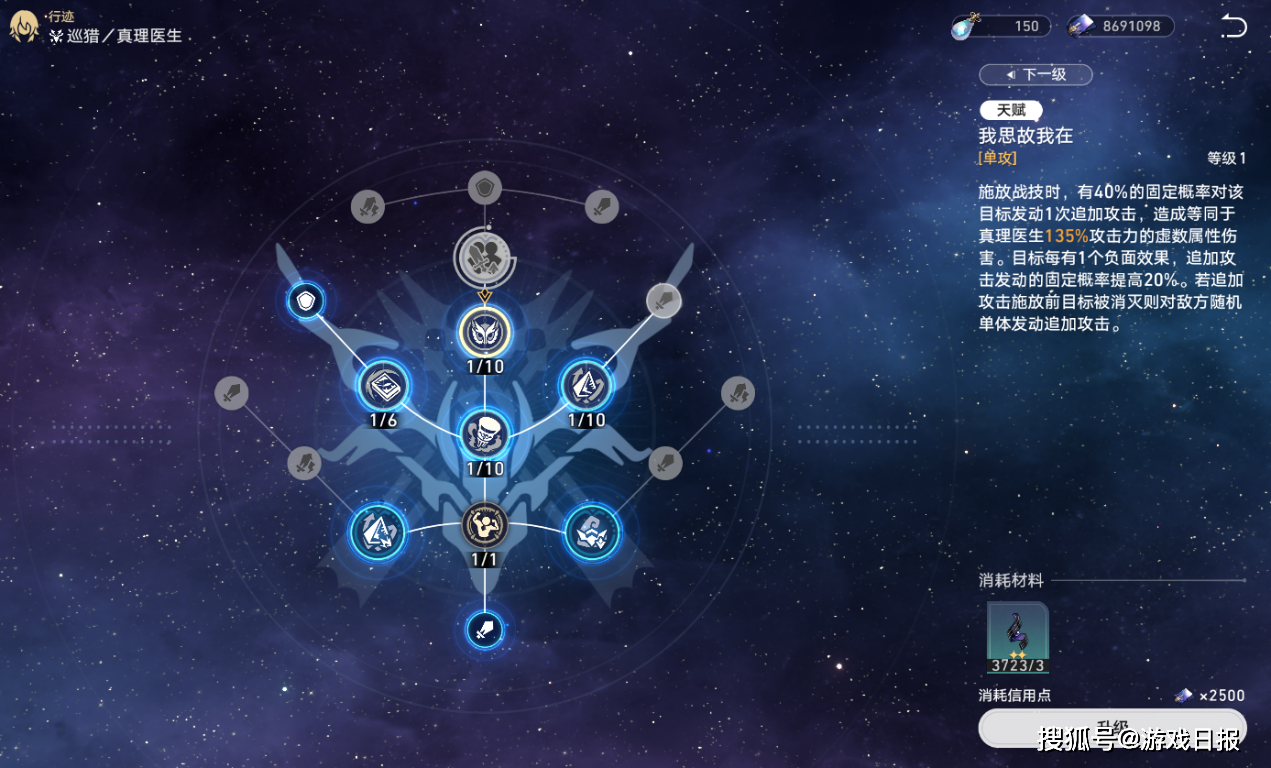Image resolution: width=1271 pixels, height=768 pixels.
Task: Select the plaster head skill node
Action: click(x=485, y=433)
